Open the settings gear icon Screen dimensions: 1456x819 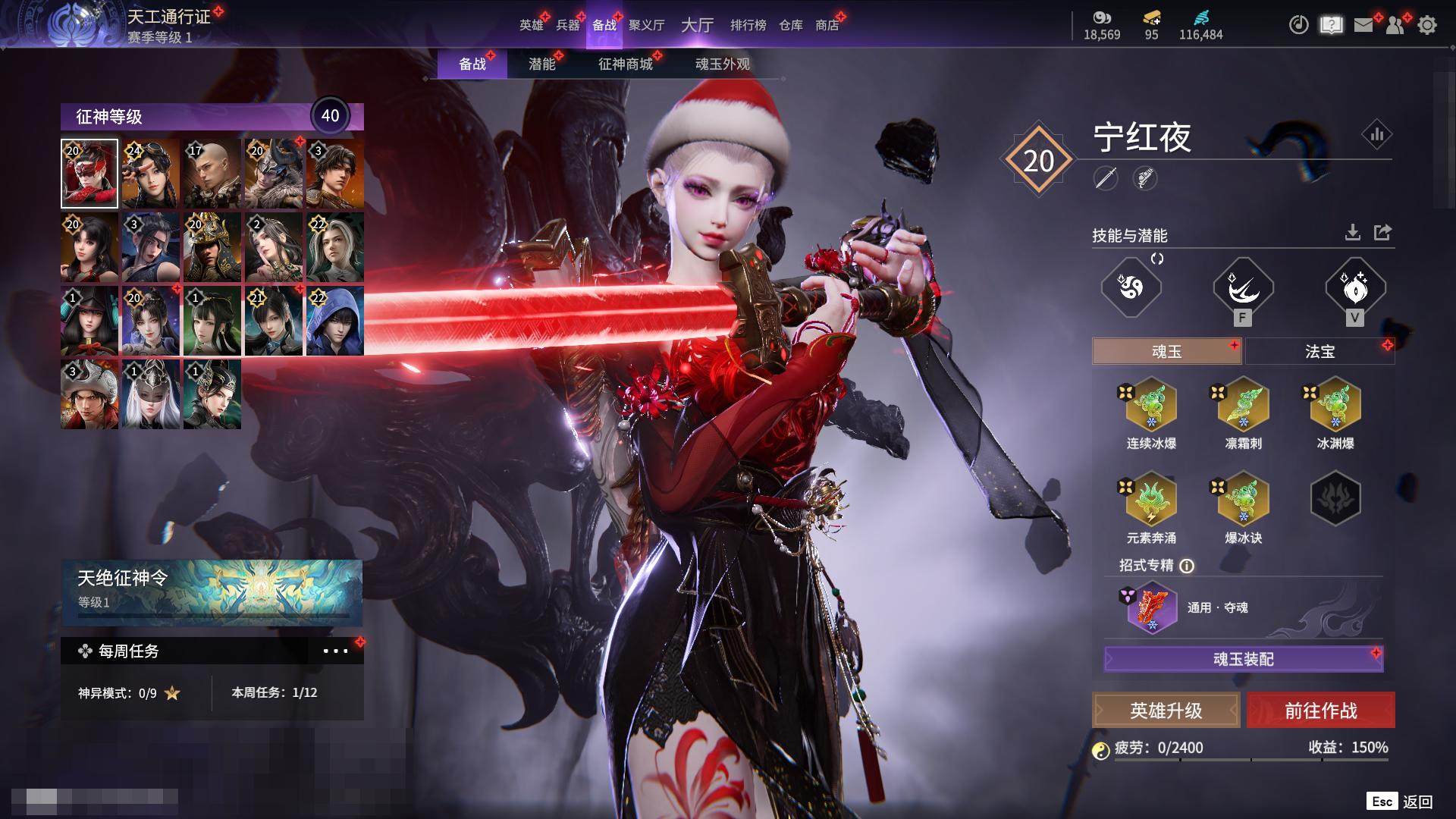(1427, 25)
